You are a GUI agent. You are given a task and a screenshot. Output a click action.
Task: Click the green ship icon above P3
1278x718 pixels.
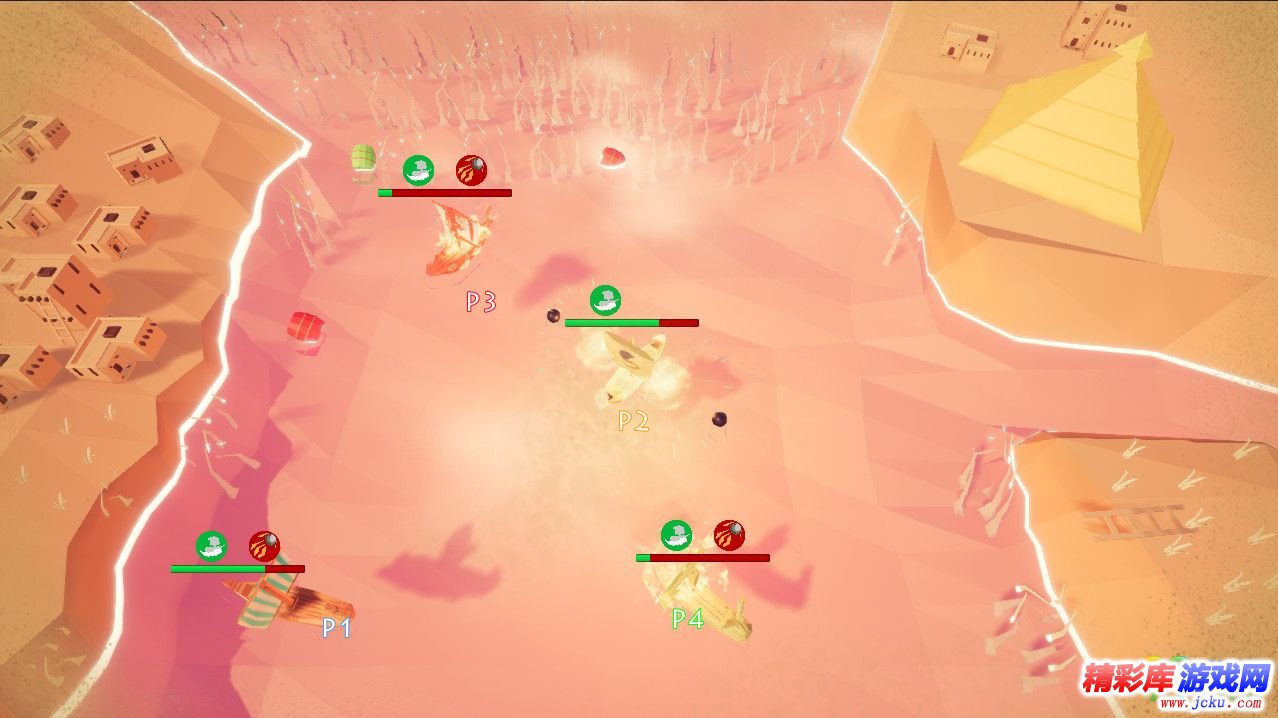pos(418,170)
